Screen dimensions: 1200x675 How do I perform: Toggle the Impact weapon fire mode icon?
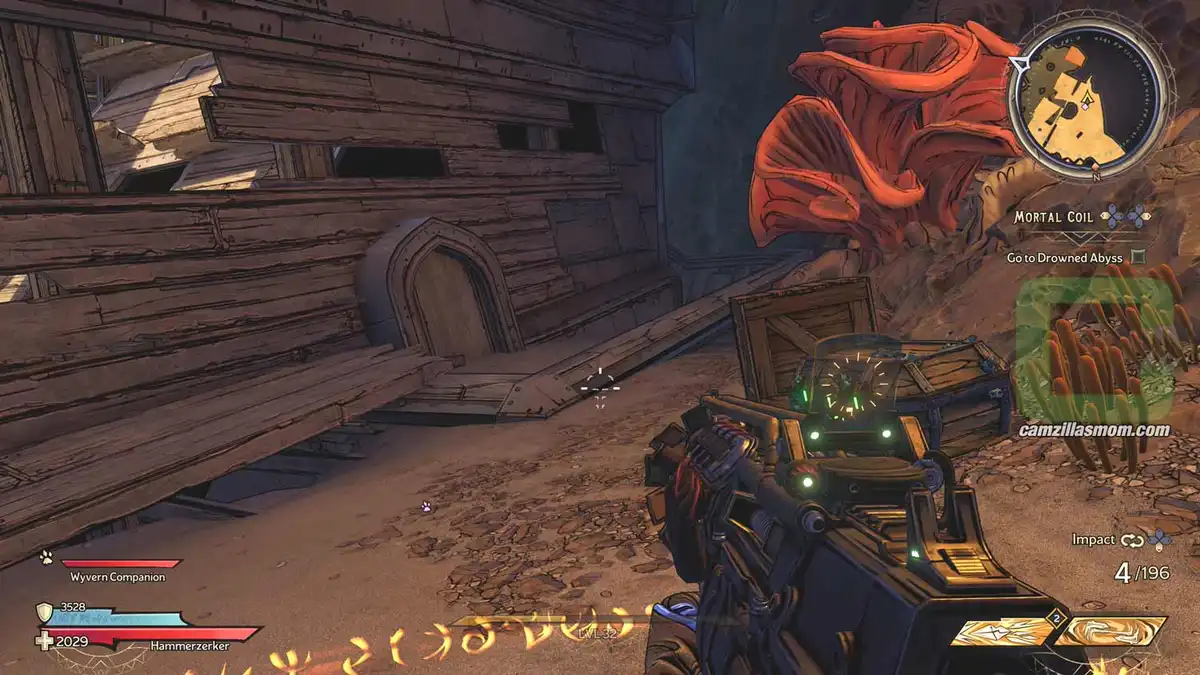(1131, 540)
